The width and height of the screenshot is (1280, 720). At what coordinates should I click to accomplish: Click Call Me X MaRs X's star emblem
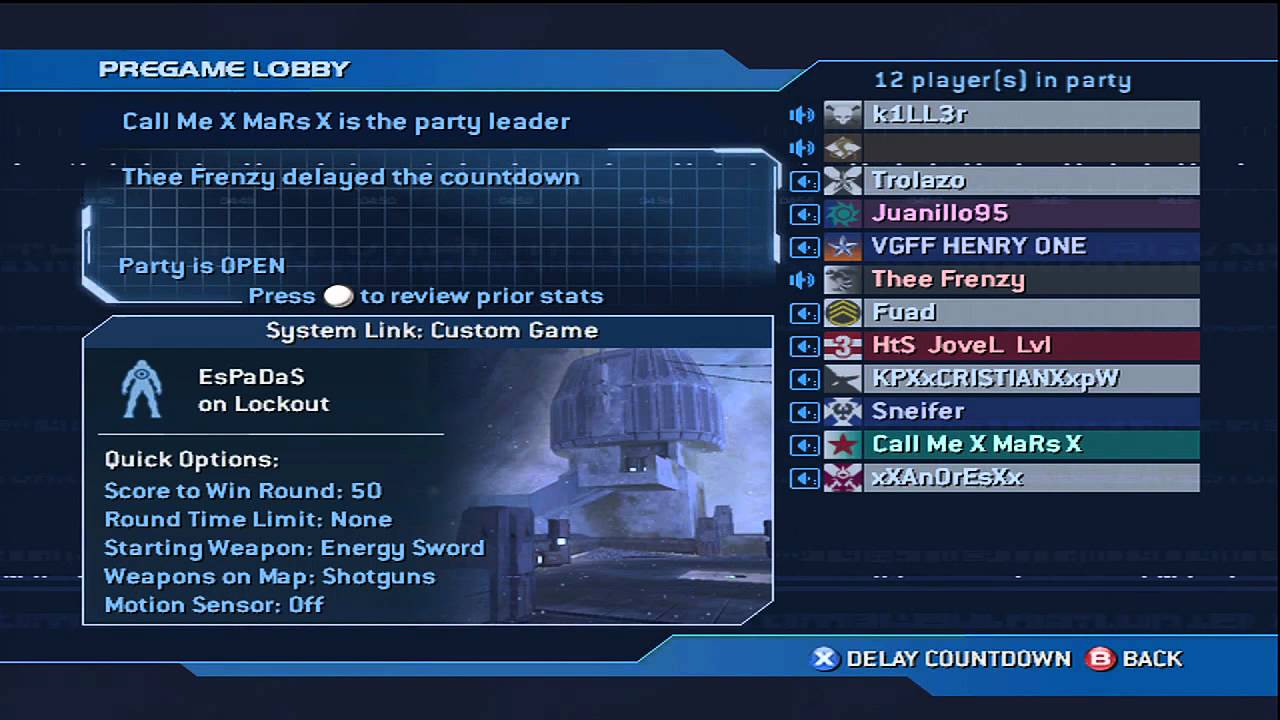843,444
